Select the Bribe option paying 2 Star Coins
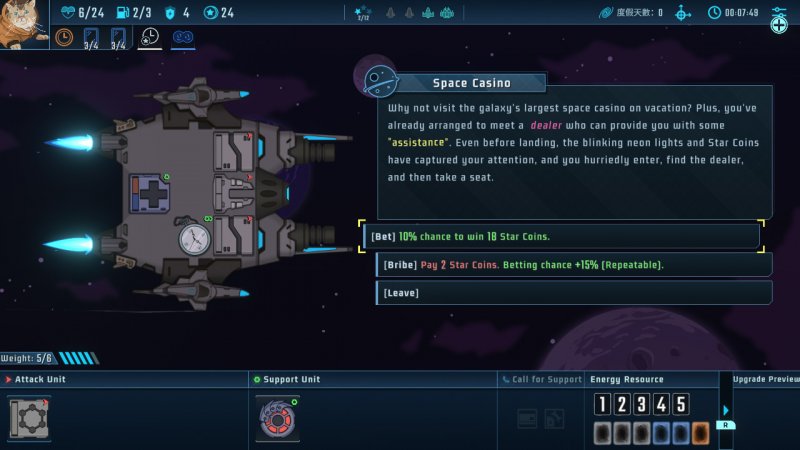 (x=572, y=265)
